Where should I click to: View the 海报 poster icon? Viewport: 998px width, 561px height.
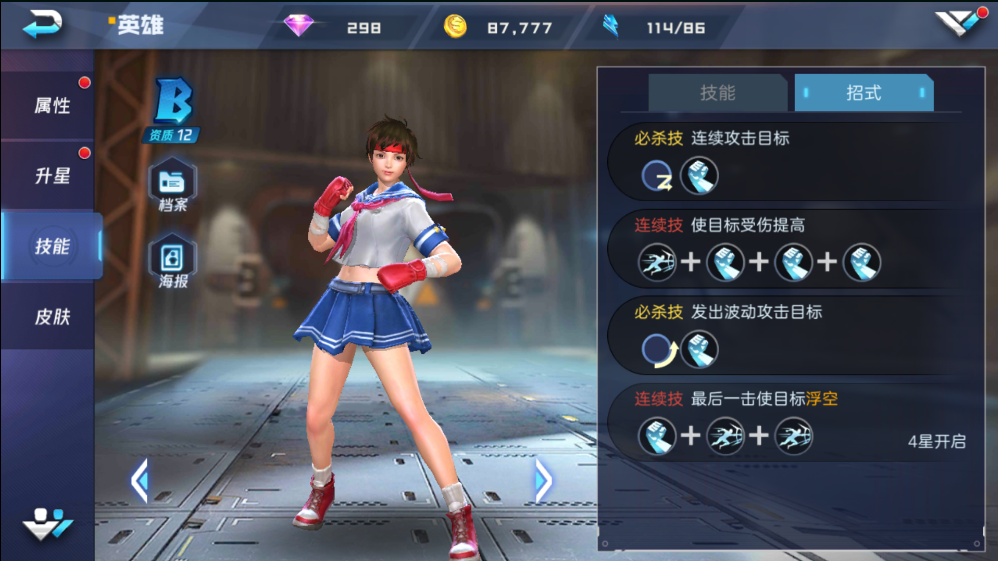173,262
